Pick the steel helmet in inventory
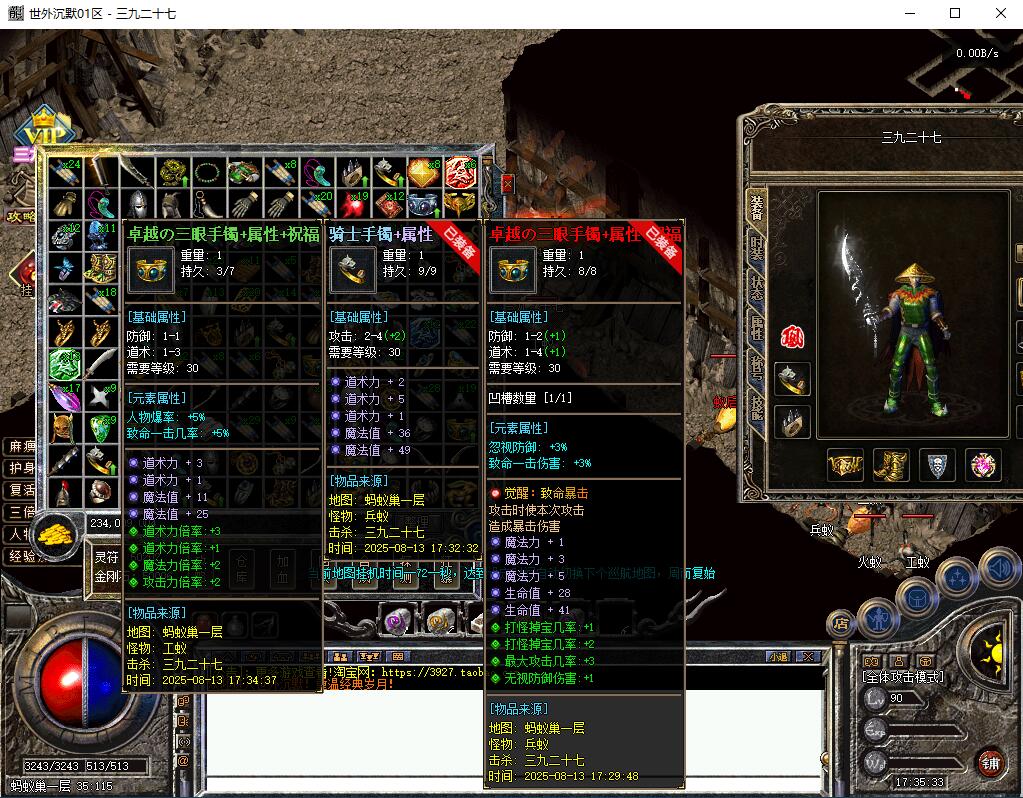The width and height of the screenshot is (1023, 798). coord(137,205)
